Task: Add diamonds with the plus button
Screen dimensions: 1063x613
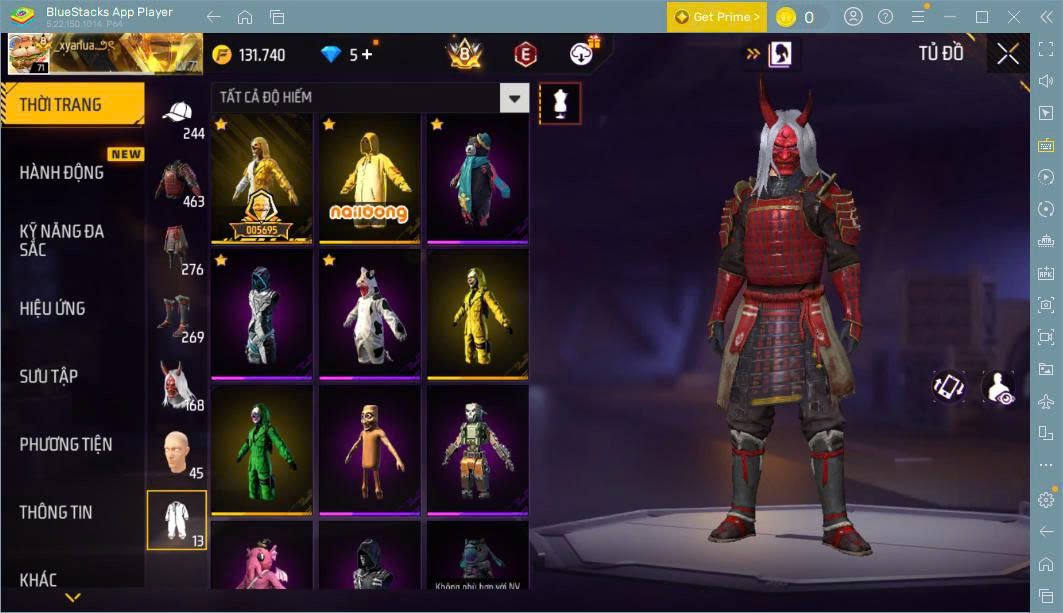Action: (x=367, y=55)
